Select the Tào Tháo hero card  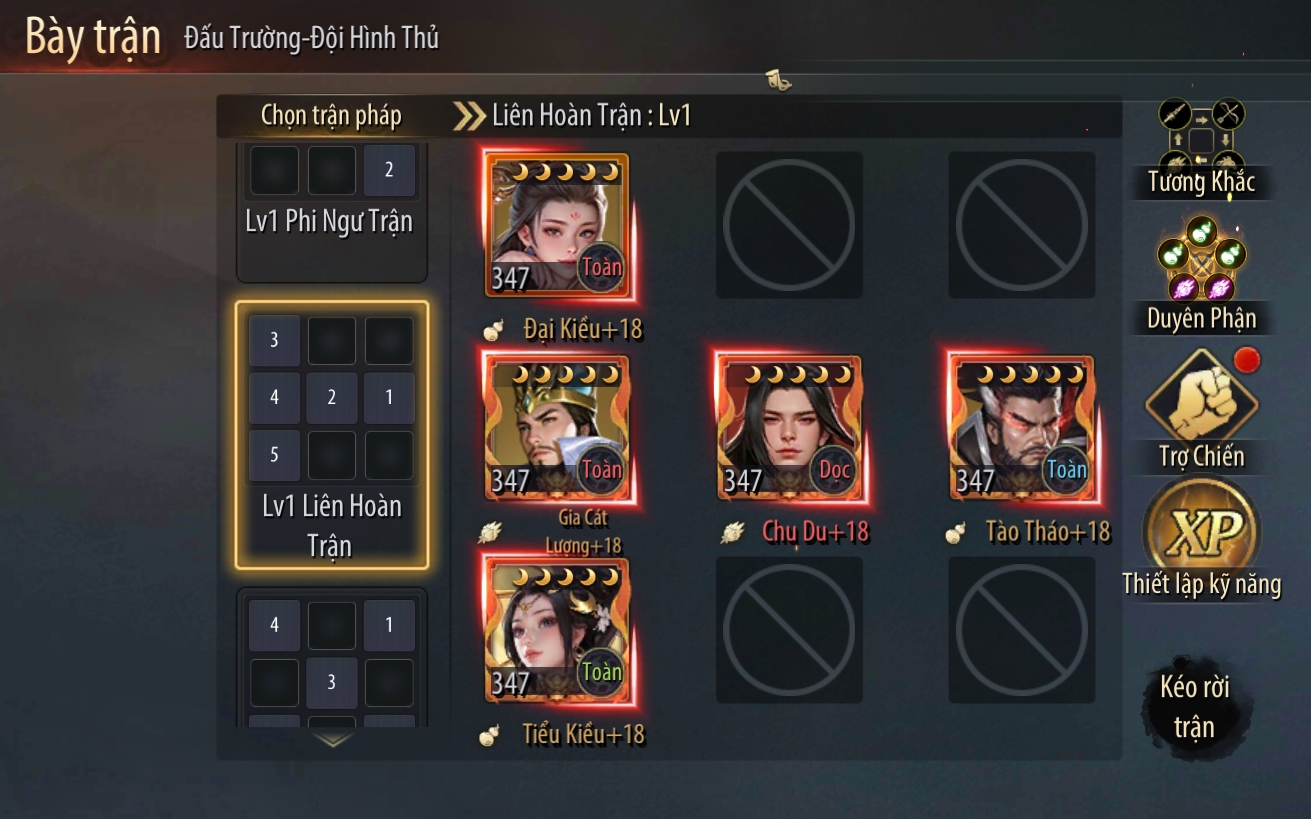1022,428
